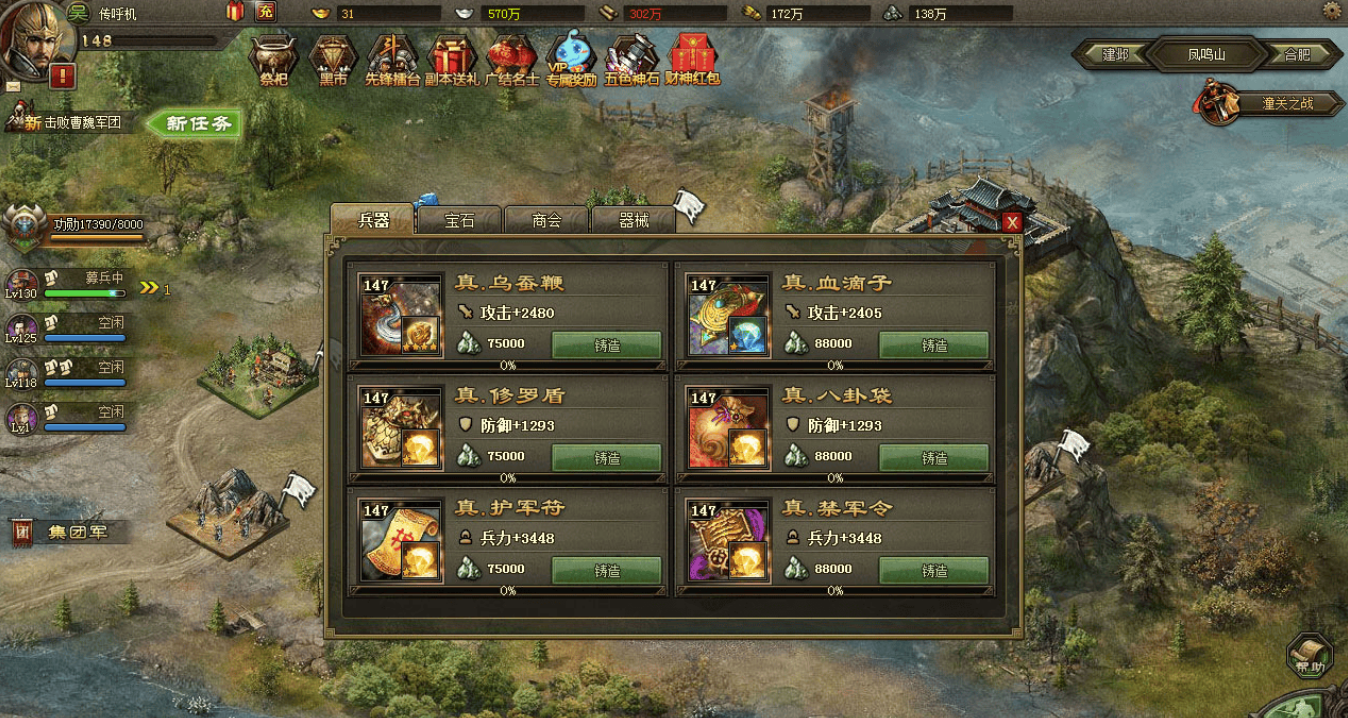Travel to 建邺 city

pos(1114,55)
